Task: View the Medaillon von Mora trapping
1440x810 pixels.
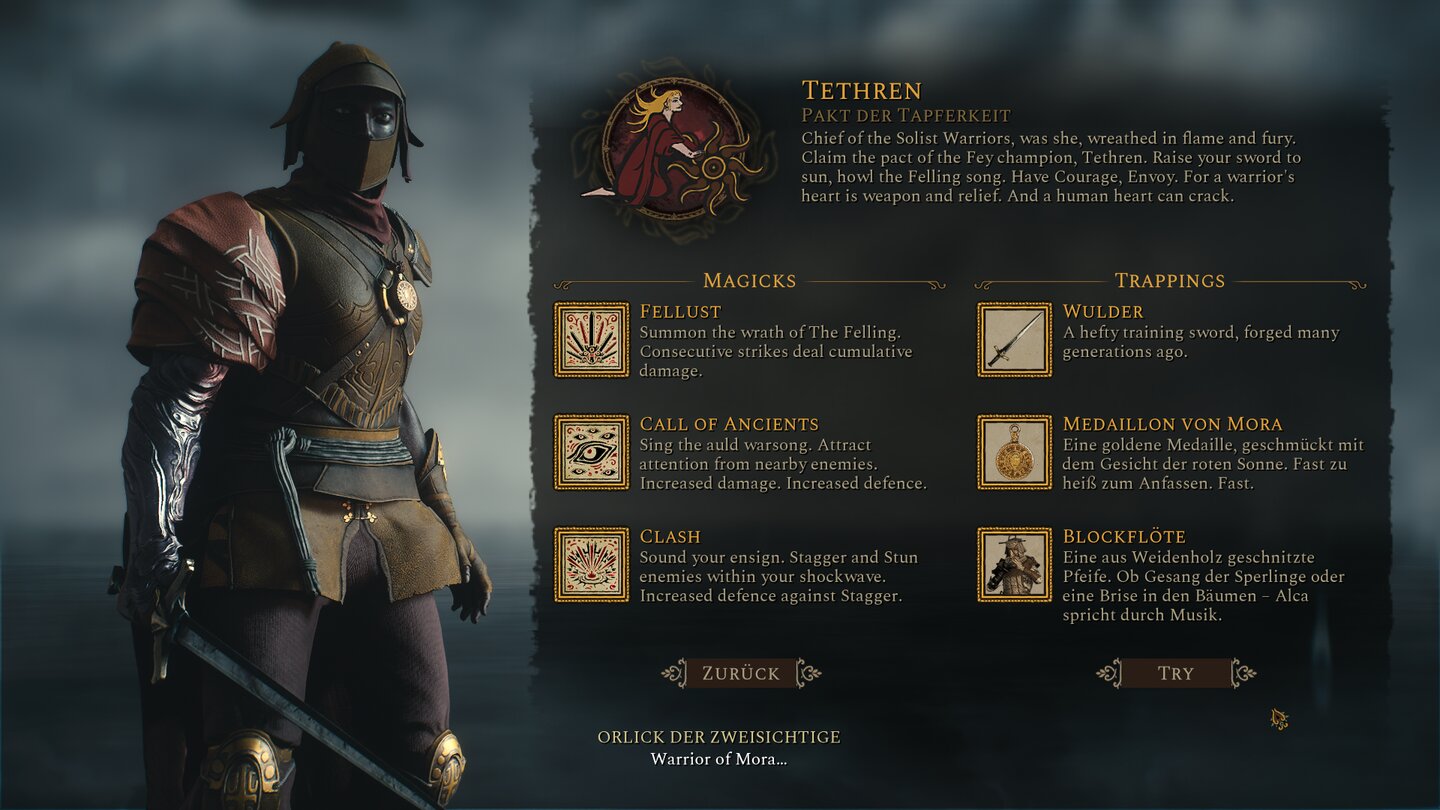Action: click(x=1014, y=452)
